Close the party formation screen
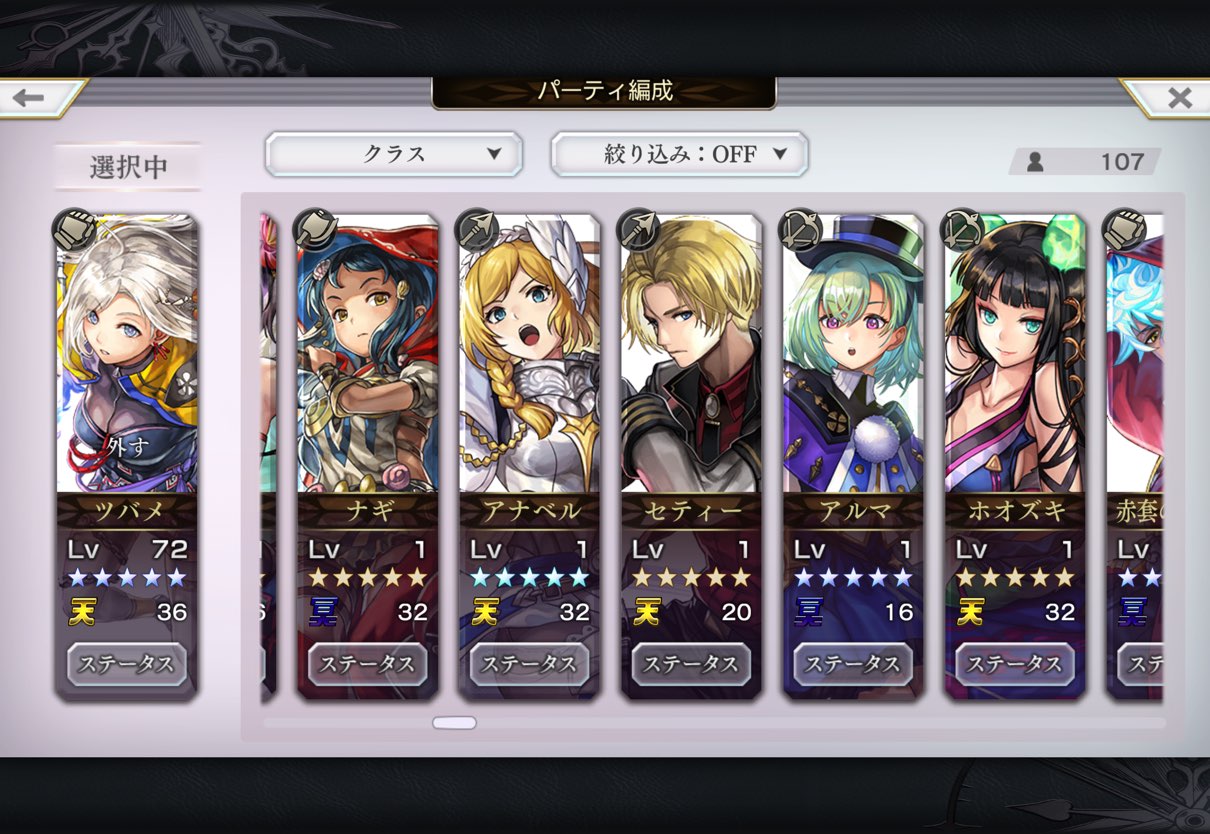This screenshot has width=1210, height=834. 1178,98
